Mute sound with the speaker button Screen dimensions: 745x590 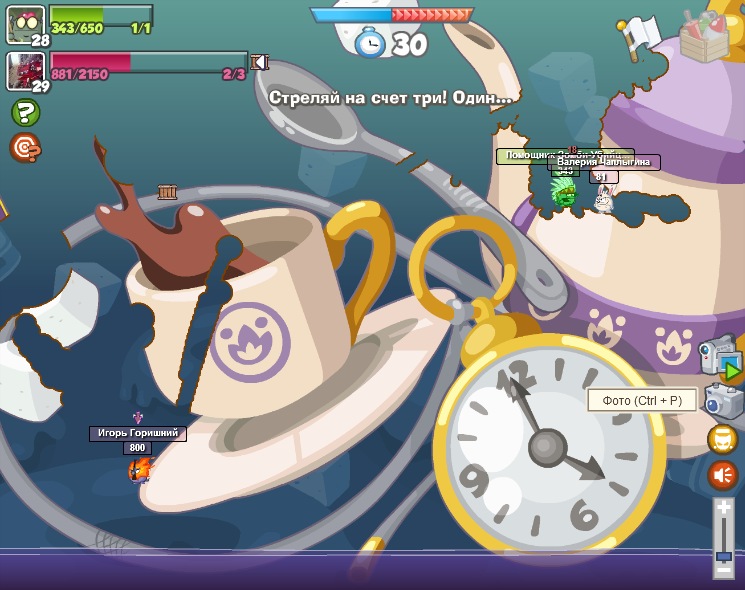(x=723, y=474)
